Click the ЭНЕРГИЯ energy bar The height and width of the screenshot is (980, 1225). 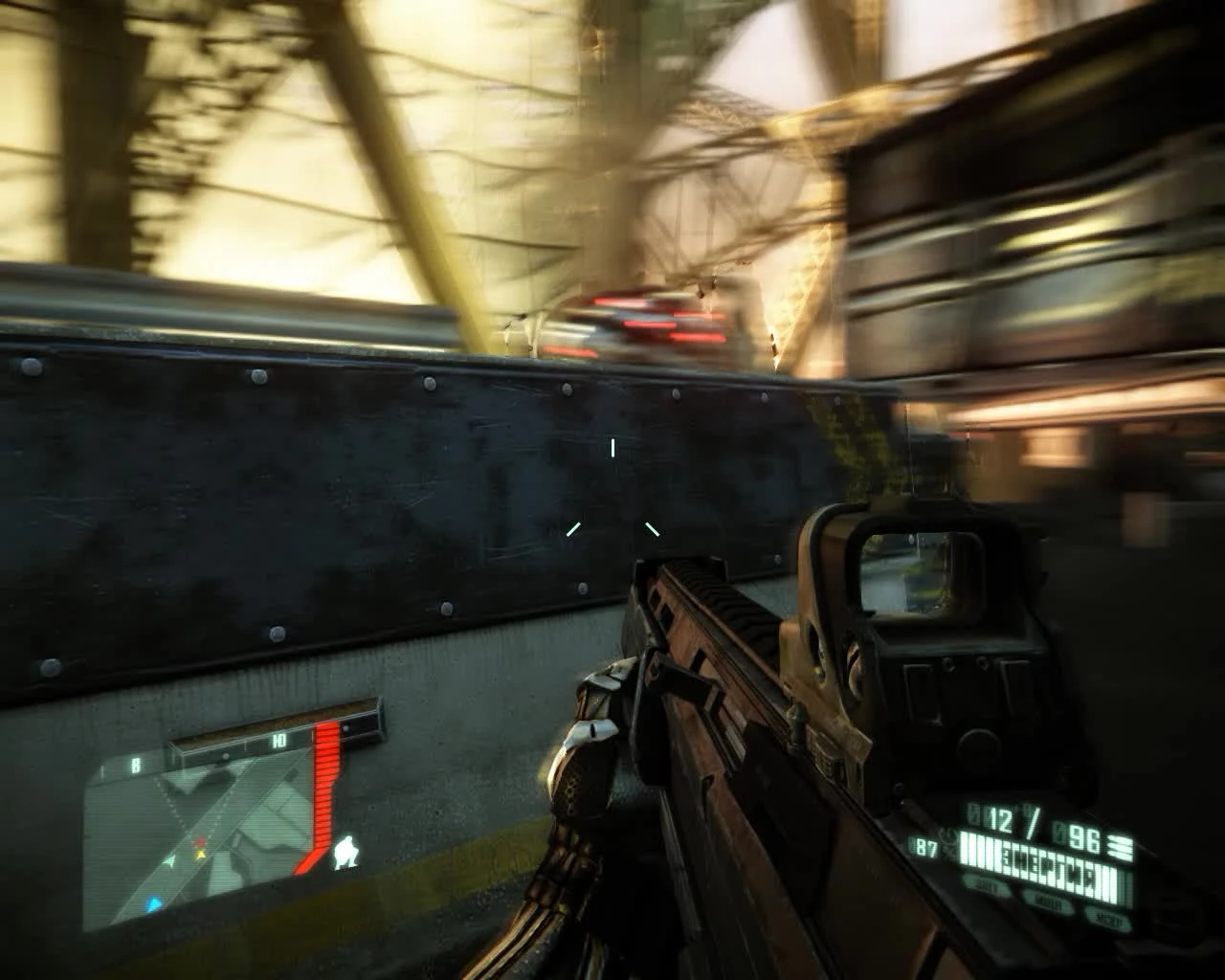(1039, 858)
